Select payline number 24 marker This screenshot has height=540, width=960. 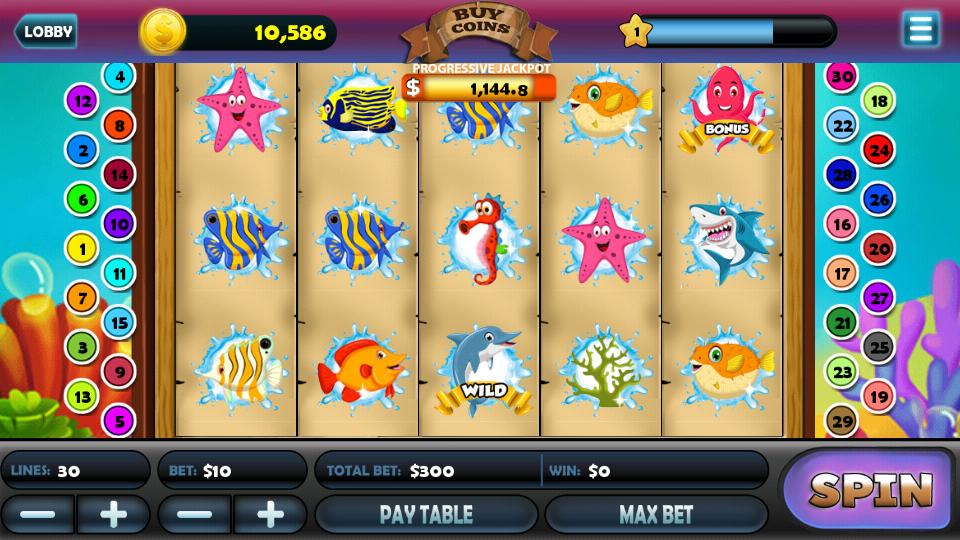coord(879,151)
